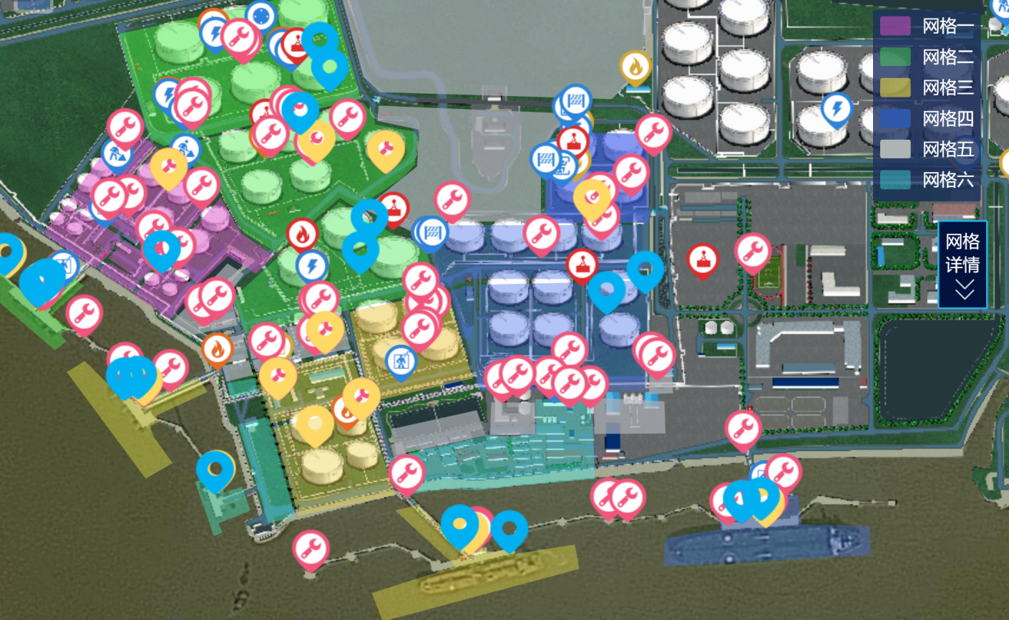Toggle the 网格三 yellow legend entry
1009x620 pixels.
click(925, 88)
